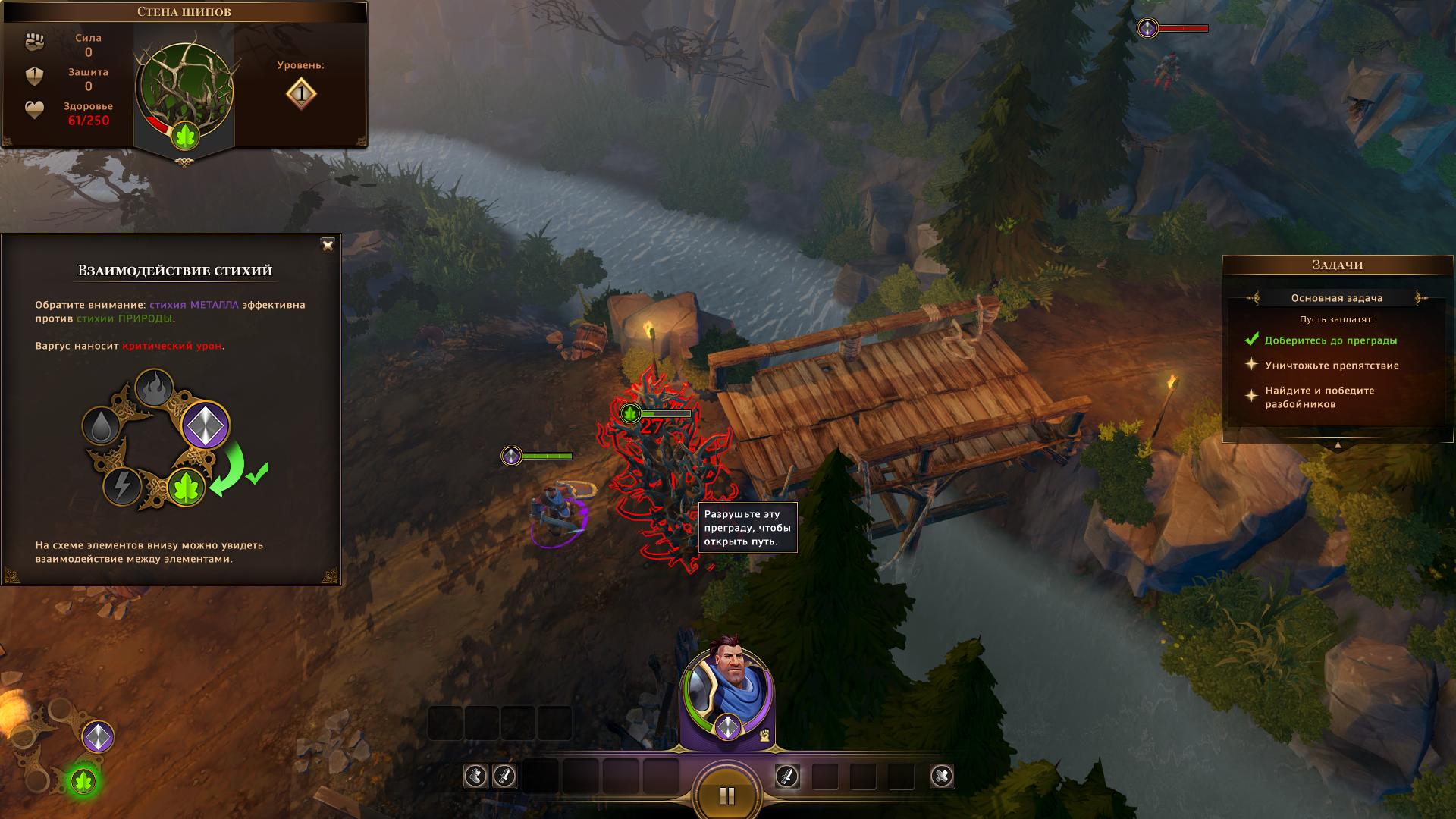Image resolution: width=1456 pixels, height=819 pixels.
Task: Click the fist stance icon by hero portrait
Action: click(x=766, y=734)
